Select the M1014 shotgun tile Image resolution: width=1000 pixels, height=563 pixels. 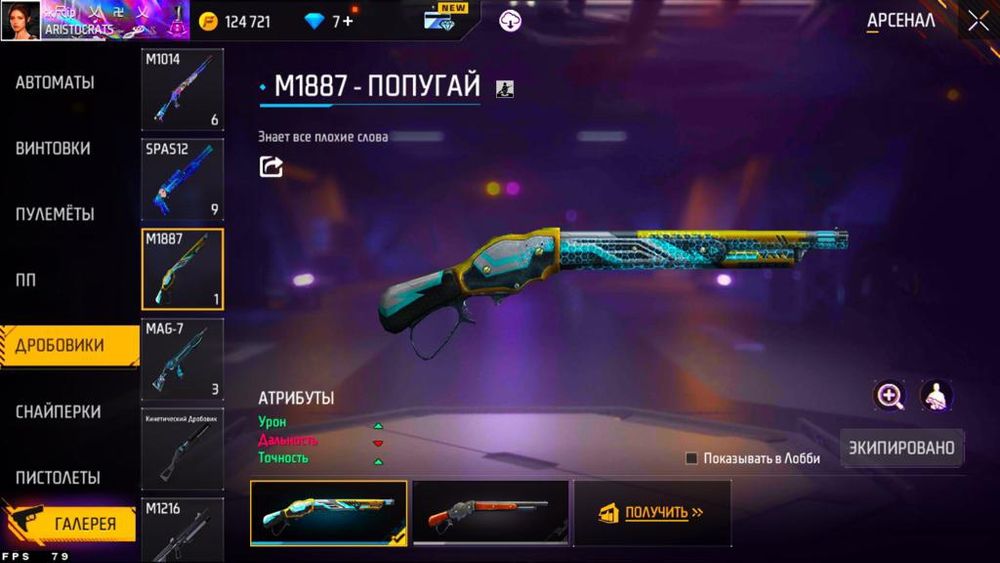(x=182, y=90)
